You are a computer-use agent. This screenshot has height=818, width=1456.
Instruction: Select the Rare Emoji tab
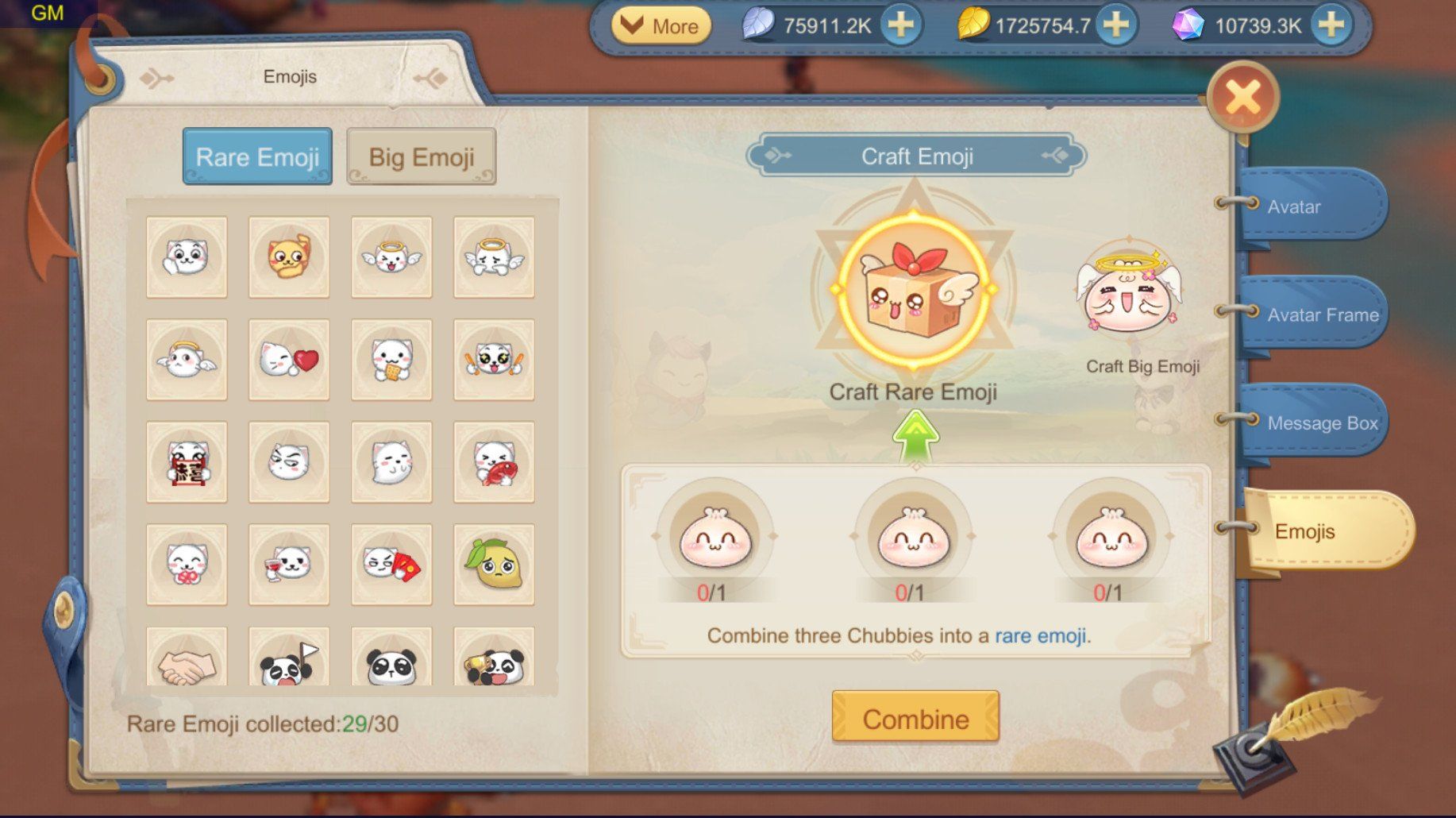257,156
